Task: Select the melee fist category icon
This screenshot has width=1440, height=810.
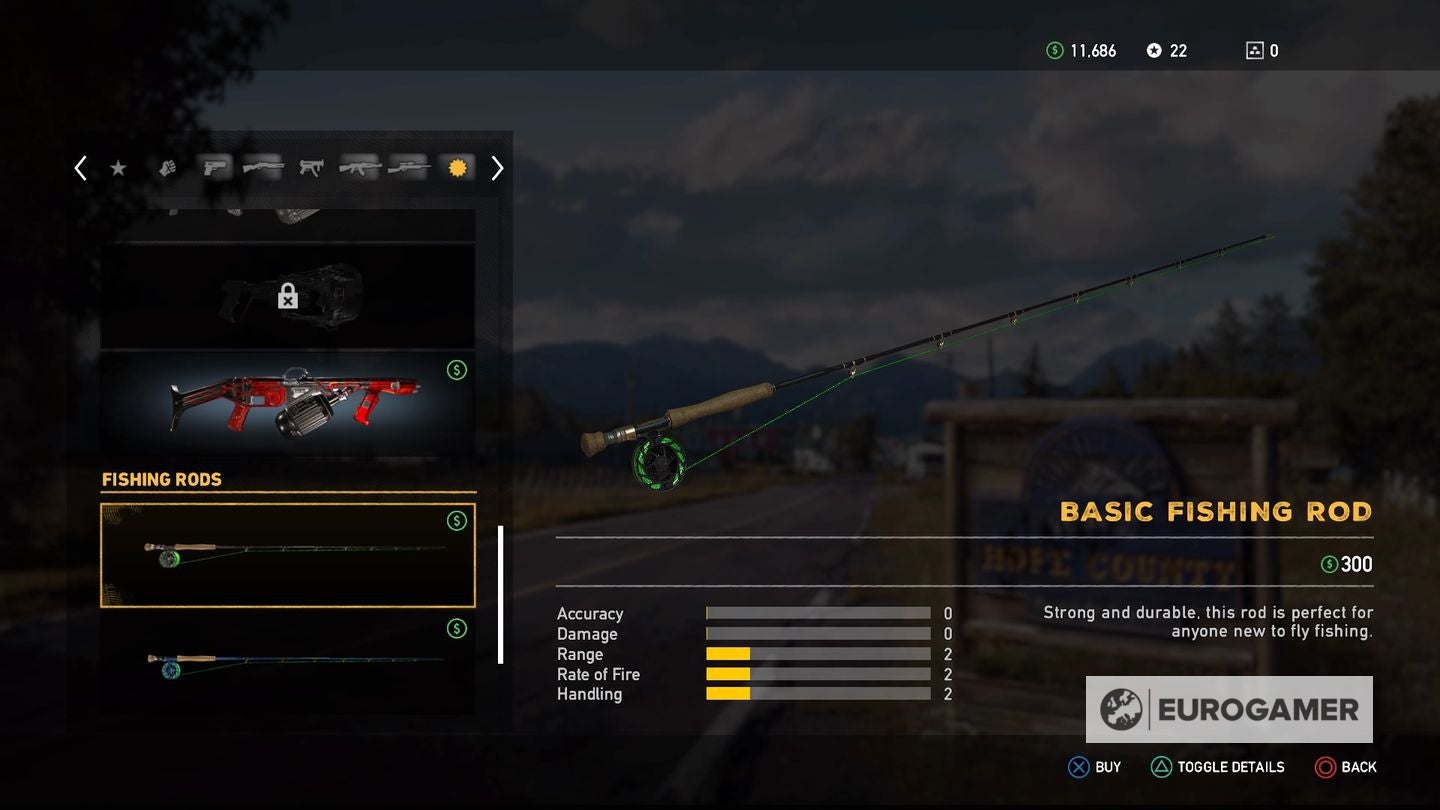Action: coord(167,168)
